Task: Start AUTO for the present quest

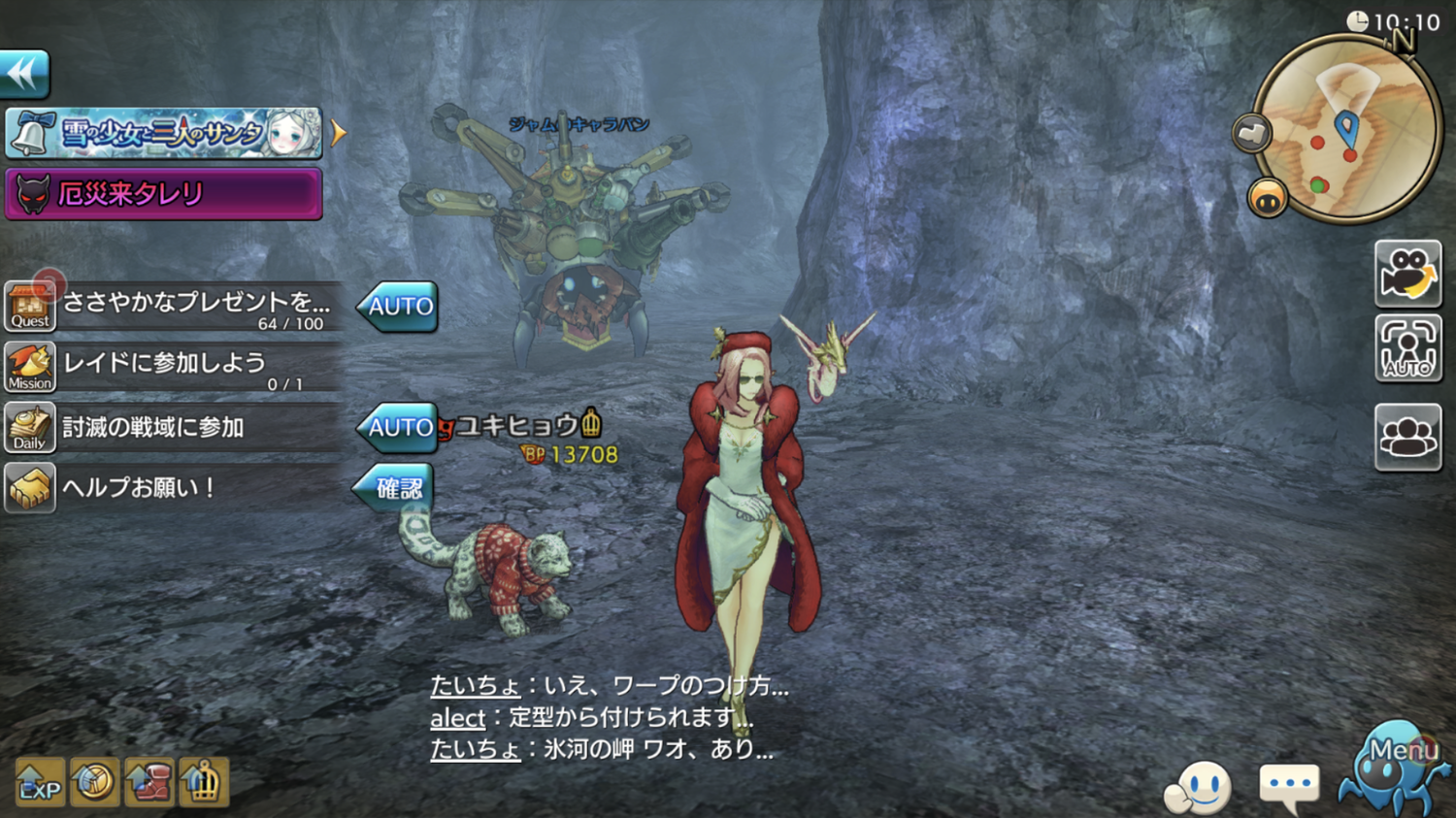Action: (x=398, y=307)
